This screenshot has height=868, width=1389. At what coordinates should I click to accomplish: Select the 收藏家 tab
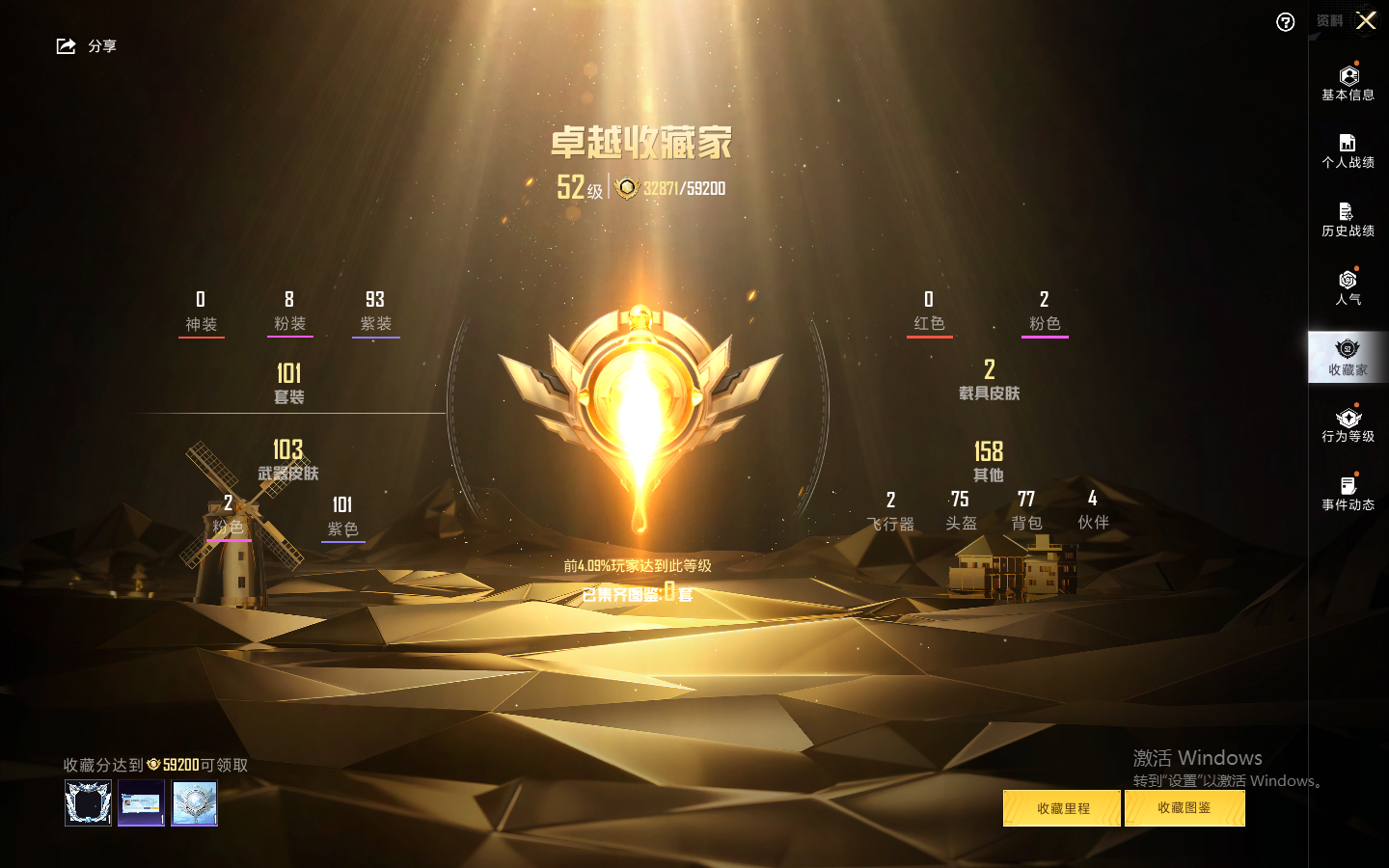tap(1348, 357)
